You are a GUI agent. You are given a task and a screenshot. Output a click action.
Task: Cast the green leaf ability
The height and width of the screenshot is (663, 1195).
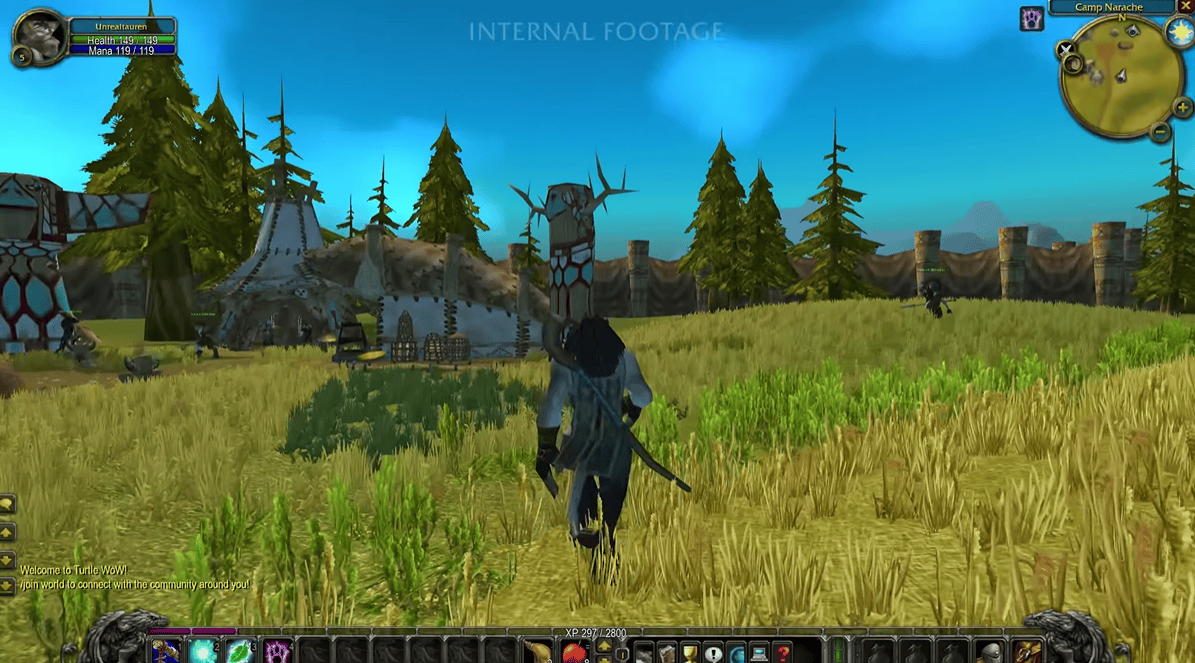click(x=240, y=652)
